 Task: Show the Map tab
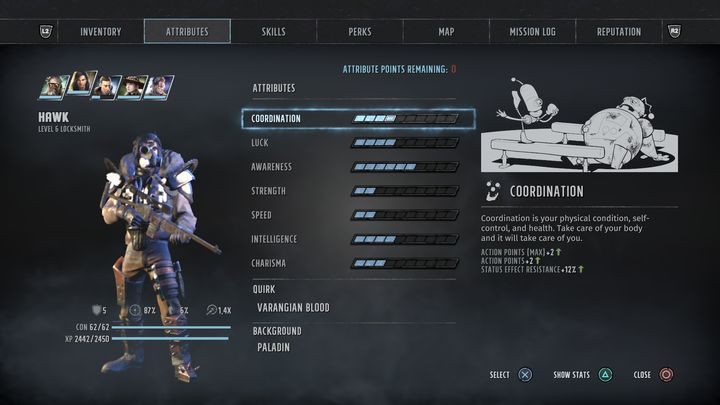coord(446,32)
